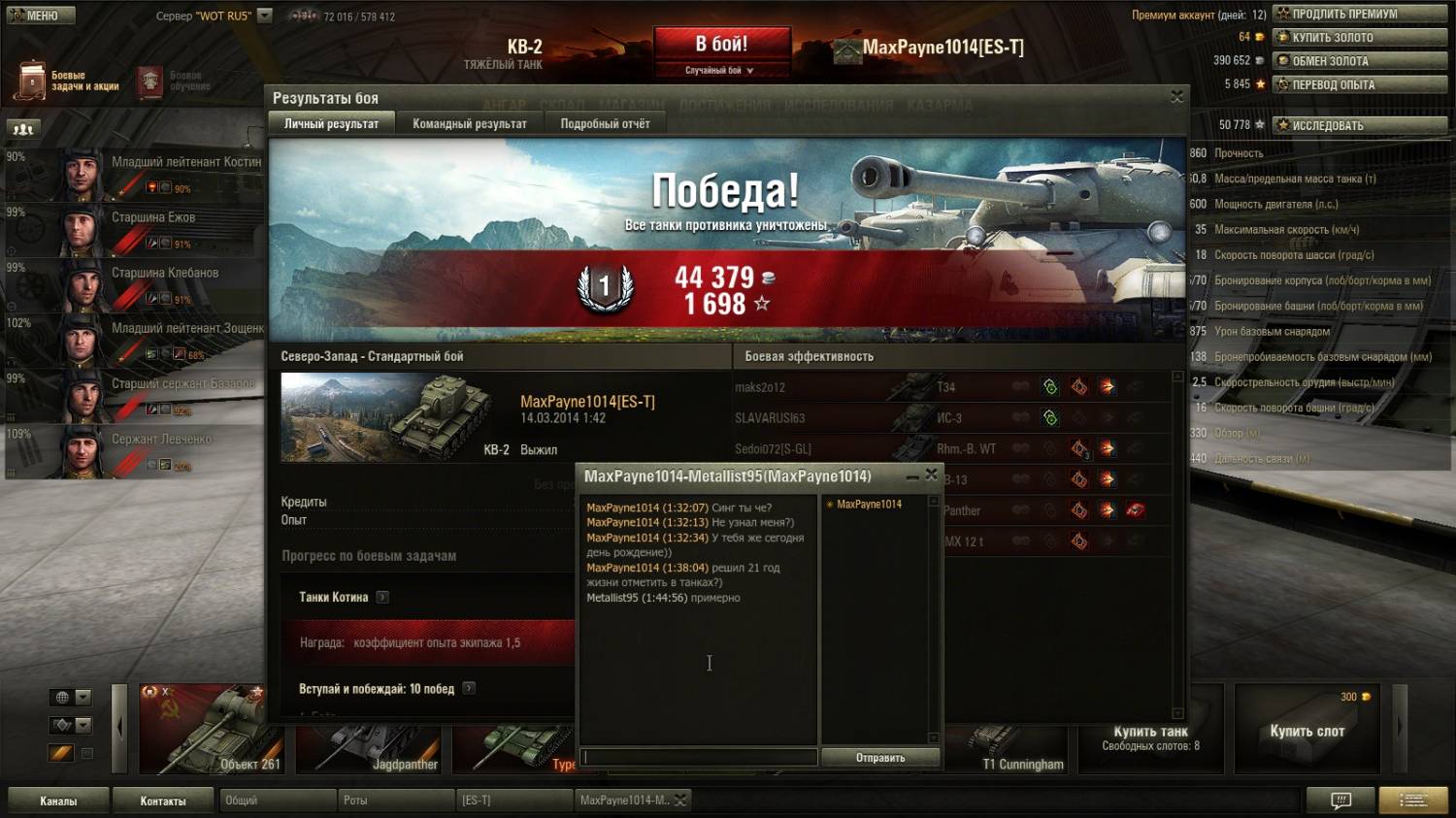Open the Контакты contacts panel
This screenshot has height=818, width=1456.
(162, 801)
